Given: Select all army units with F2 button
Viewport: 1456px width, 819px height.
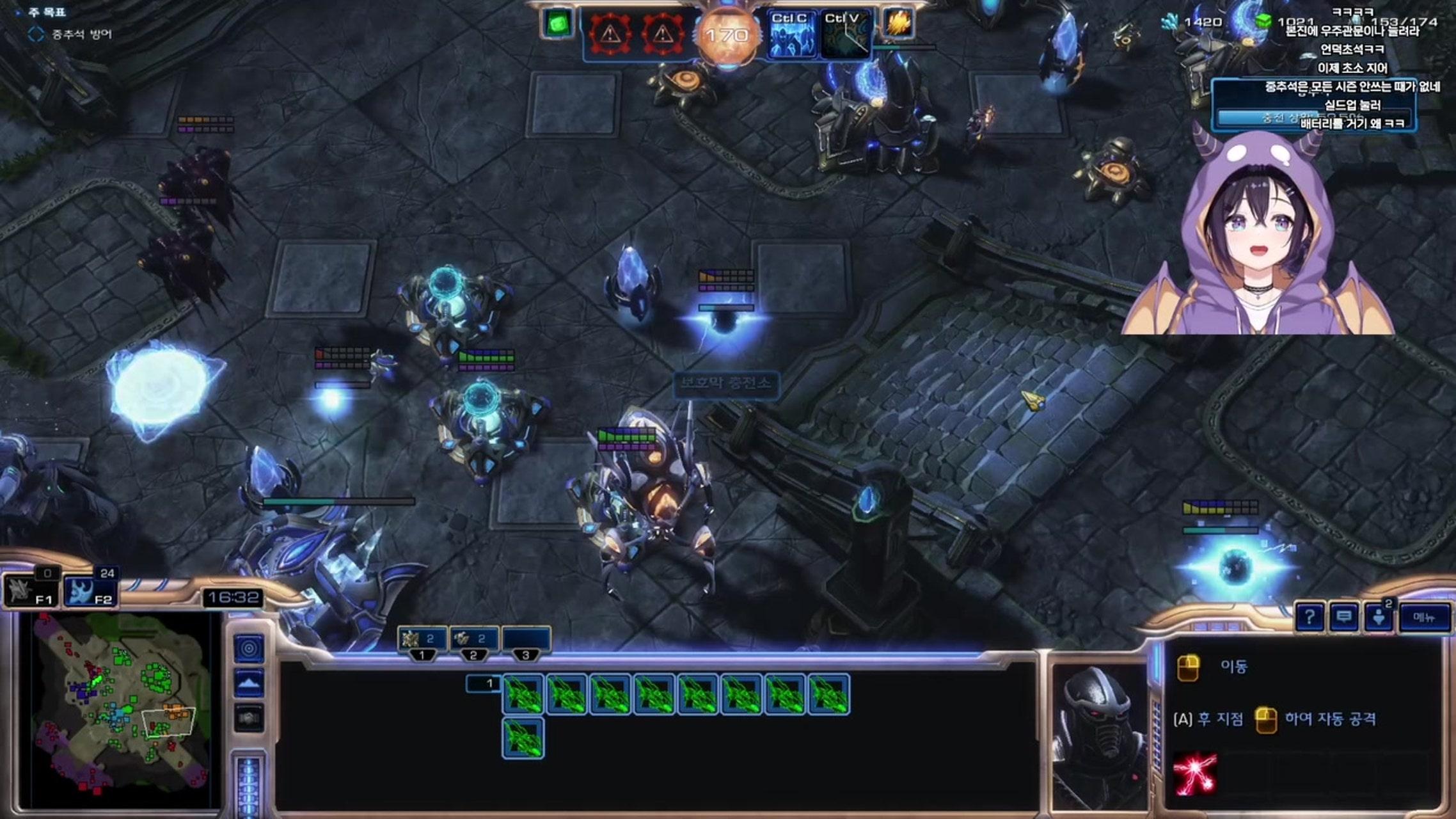Looking at the screenshot, I should 90,590.
